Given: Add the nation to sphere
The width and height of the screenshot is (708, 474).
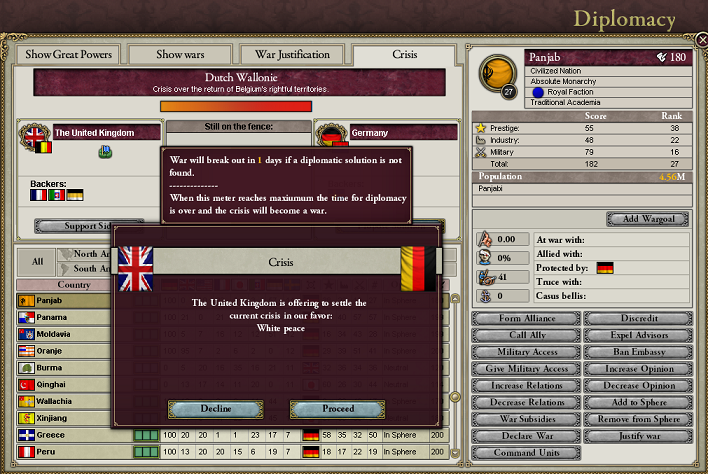Looking at the screenshot, I should 635,403.
